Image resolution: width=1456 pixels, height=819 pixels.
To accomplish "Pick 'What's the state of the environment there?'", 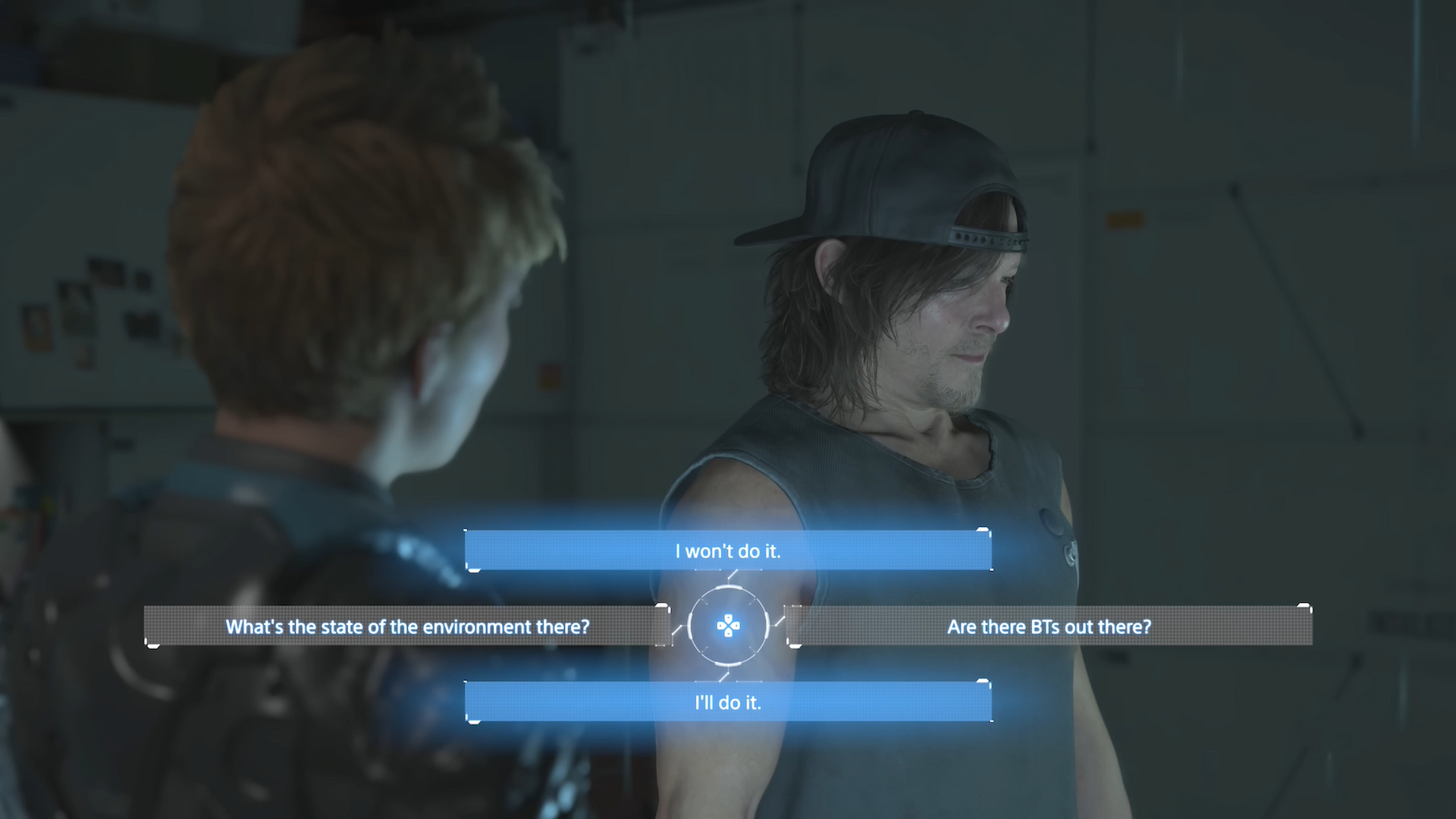I will [x=409, y=627].
